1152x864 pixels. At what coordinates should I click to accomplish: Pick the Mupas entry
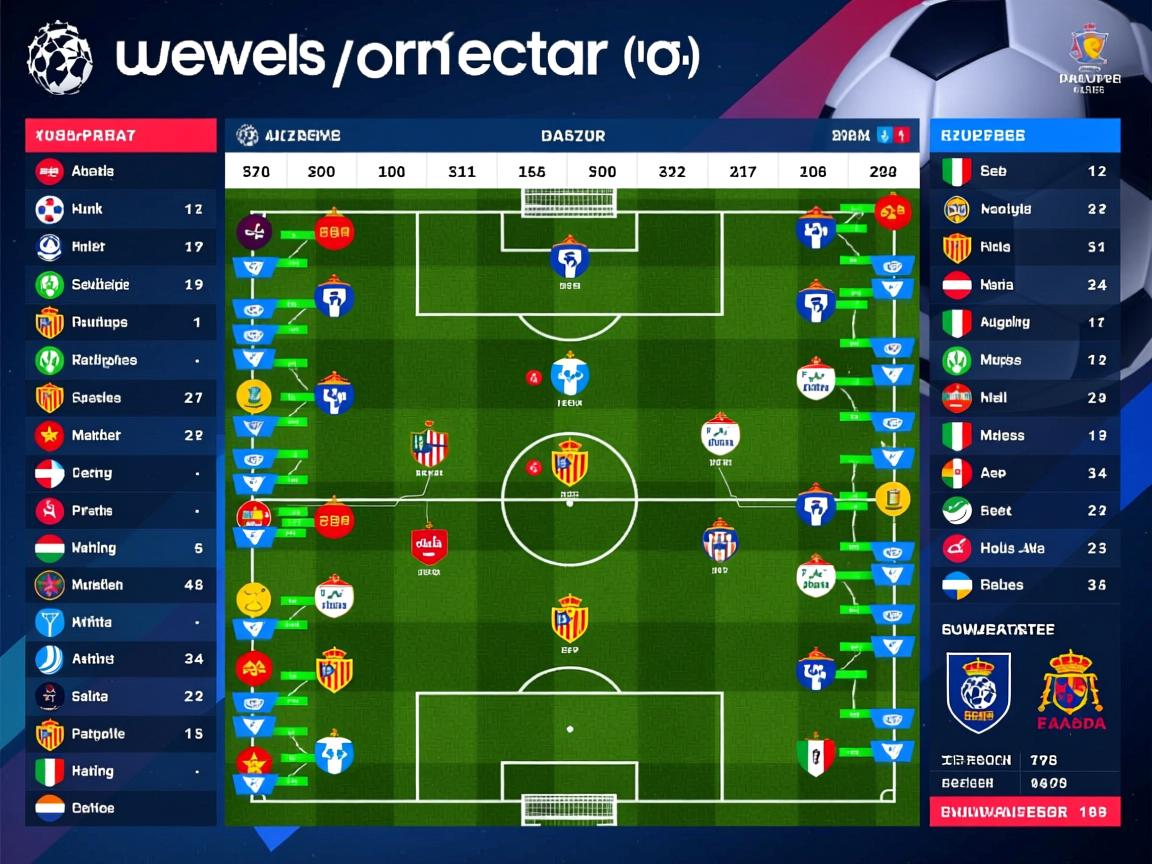1025,360
